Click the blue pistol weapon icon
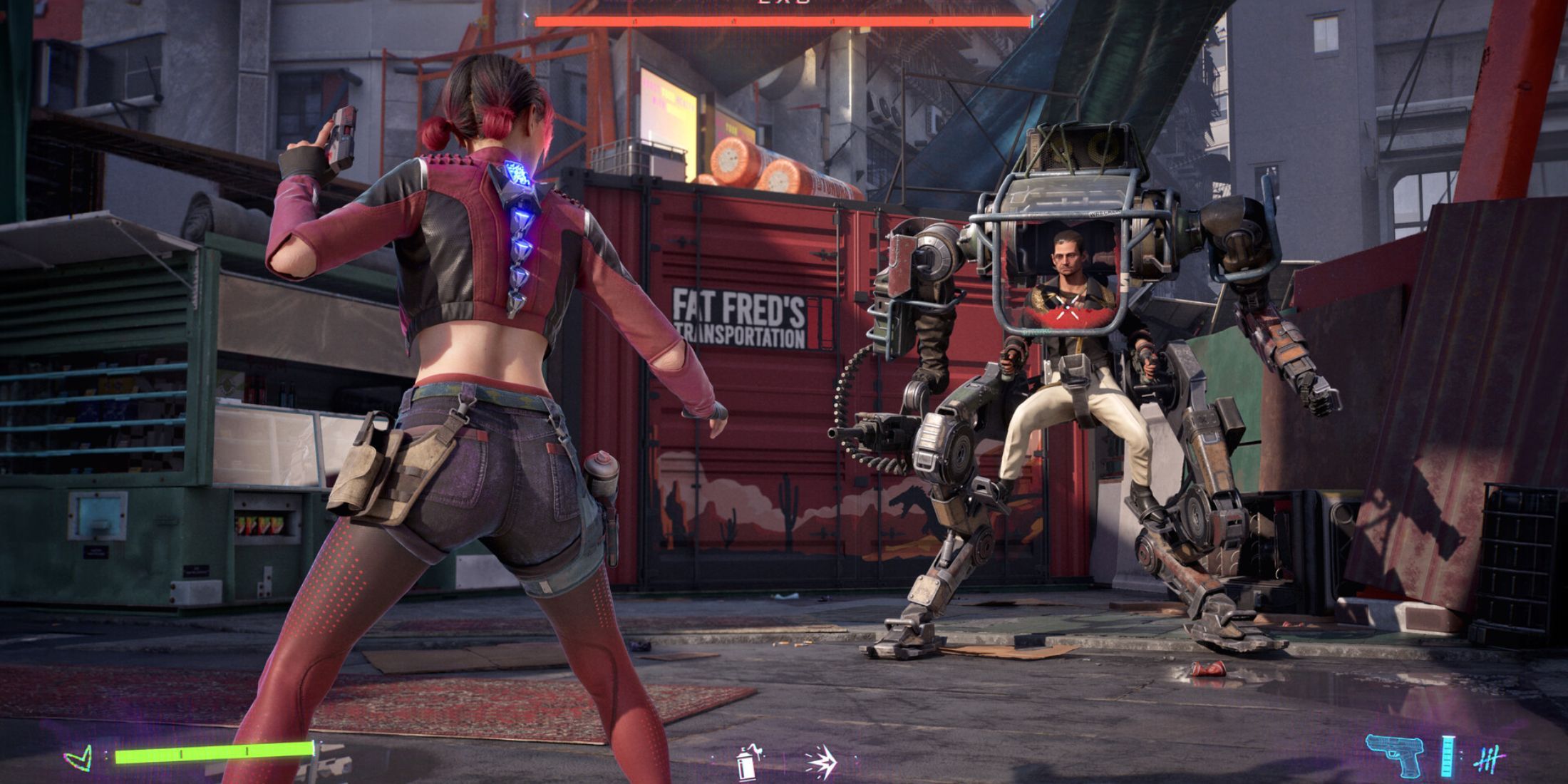 (x=1395, y=755)
